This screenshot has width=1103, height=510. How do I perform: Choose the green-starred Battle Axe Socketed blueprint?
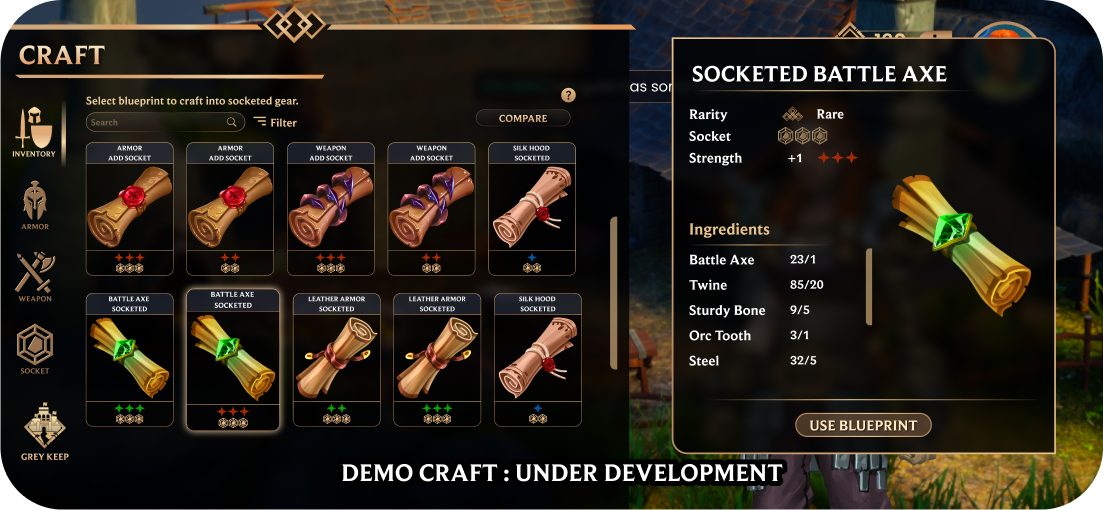click(129, 359)
